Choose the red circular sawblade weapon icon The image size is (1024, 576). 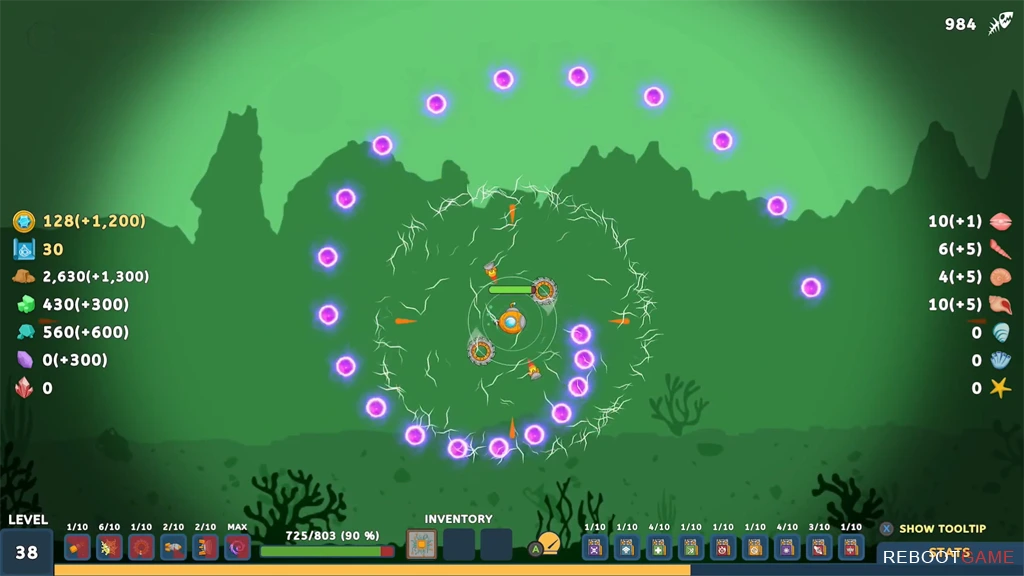[141, 547]
